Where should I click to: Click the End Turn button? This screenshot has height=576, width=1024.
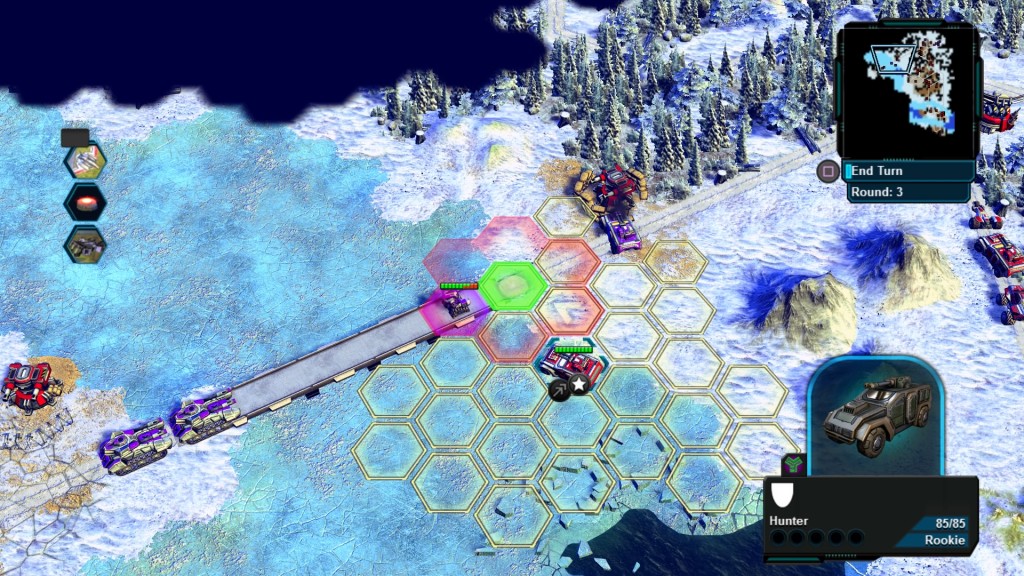[906, 171]
